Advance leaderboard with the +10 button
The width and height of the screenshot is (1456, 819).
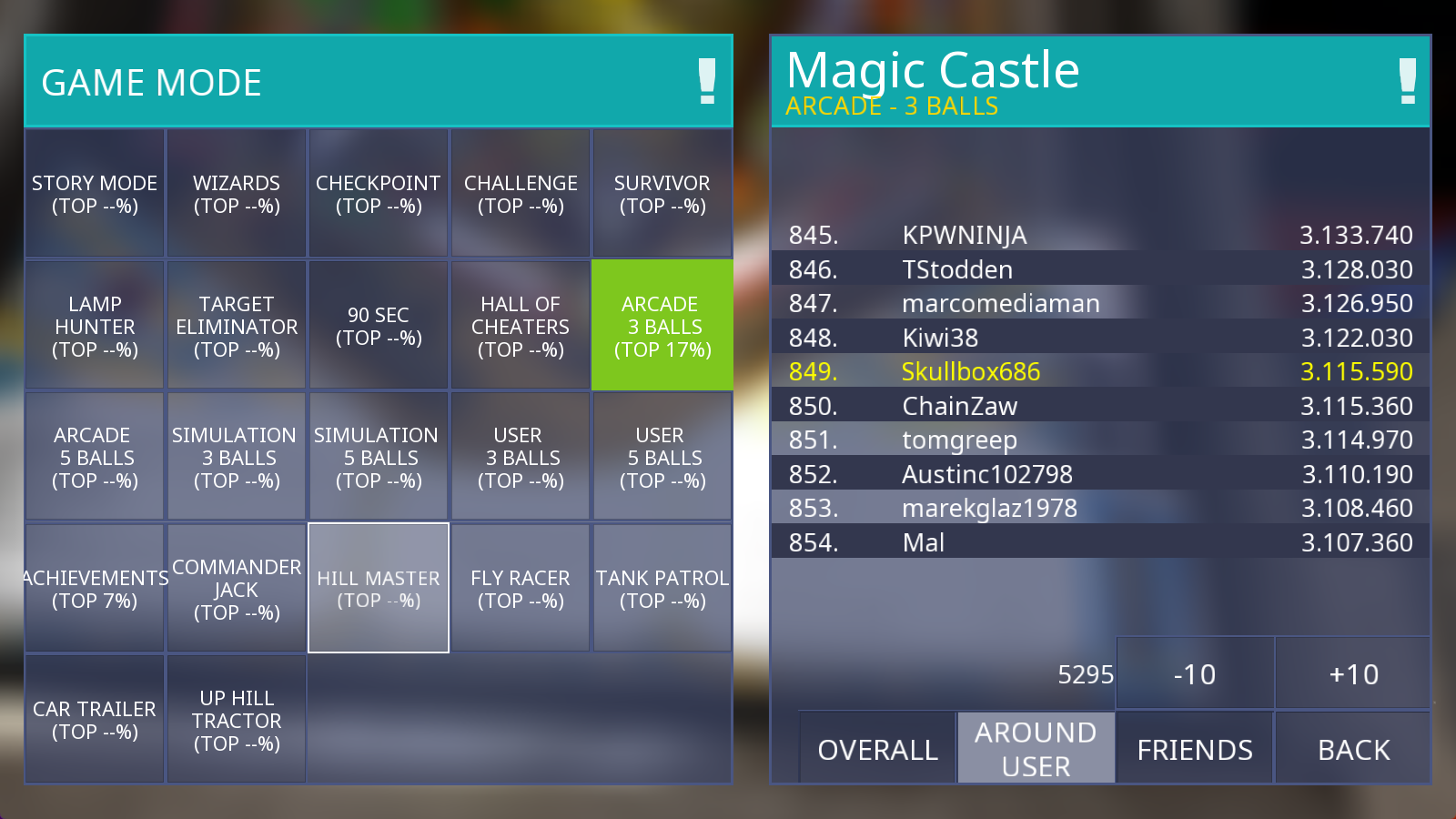pos(1353,673)
